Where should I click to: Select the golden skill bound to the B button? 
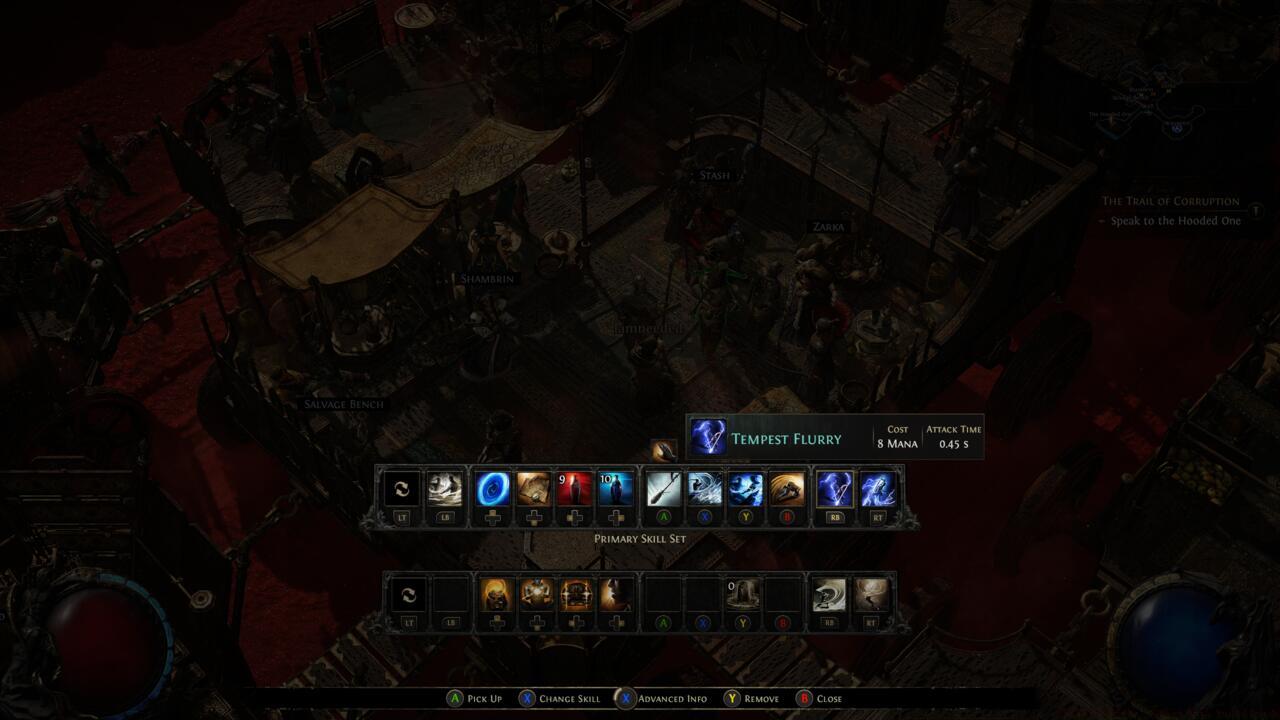[786, 490]
